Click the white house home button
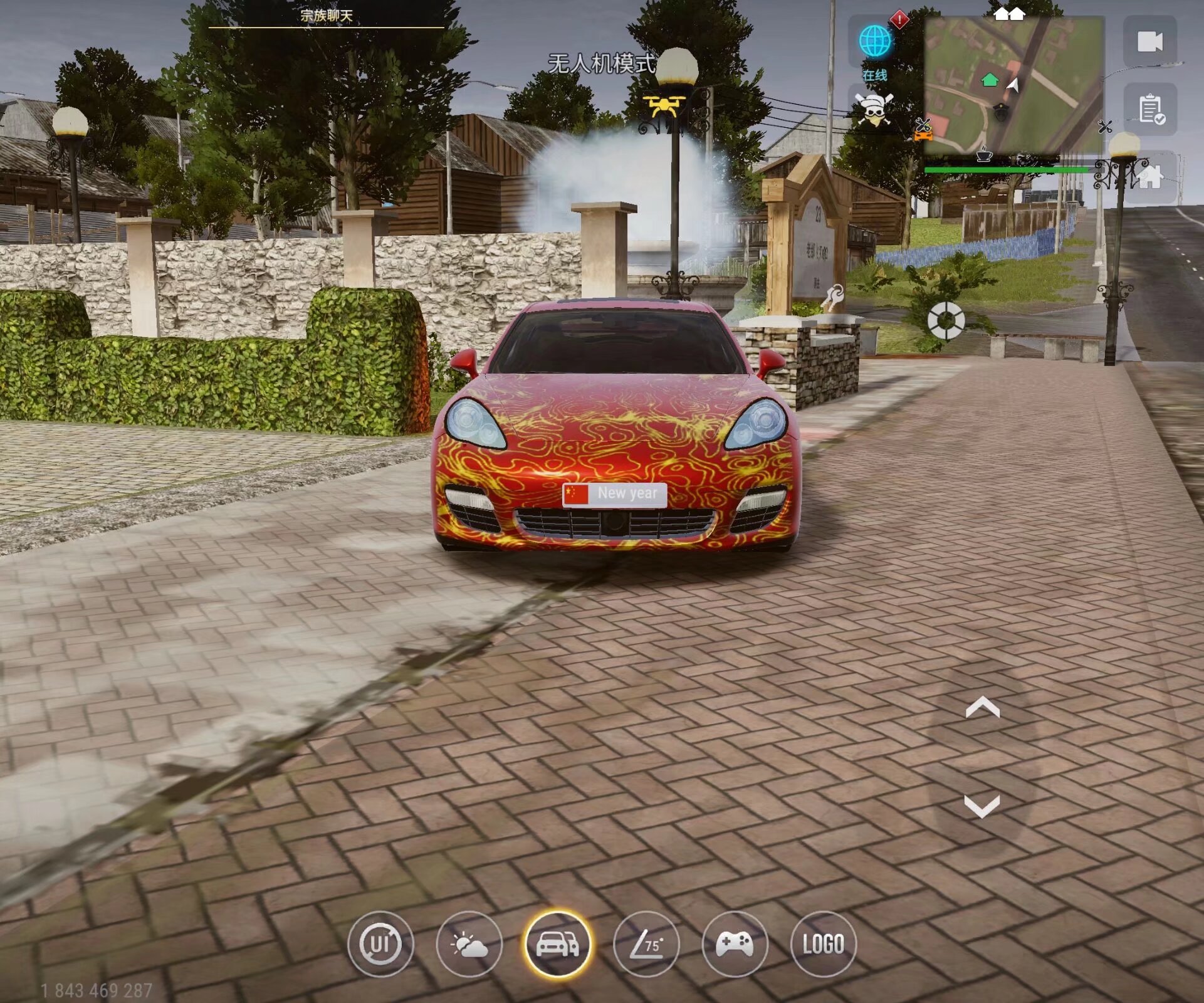Viewport: 1204px width, 1003px height. click(x=1149, y=177)
